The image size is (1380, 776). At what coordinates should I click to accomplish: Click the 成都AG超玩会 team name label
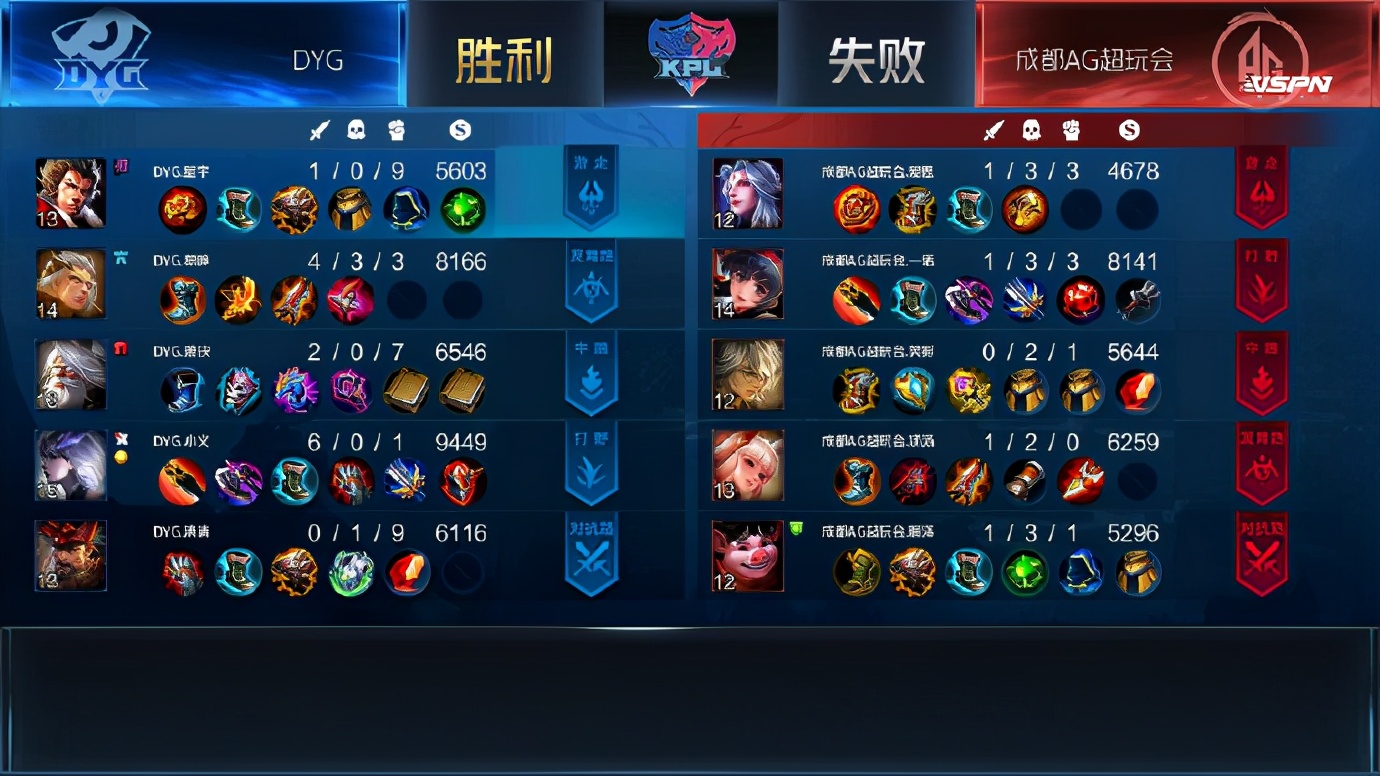tap(1095, 60)
